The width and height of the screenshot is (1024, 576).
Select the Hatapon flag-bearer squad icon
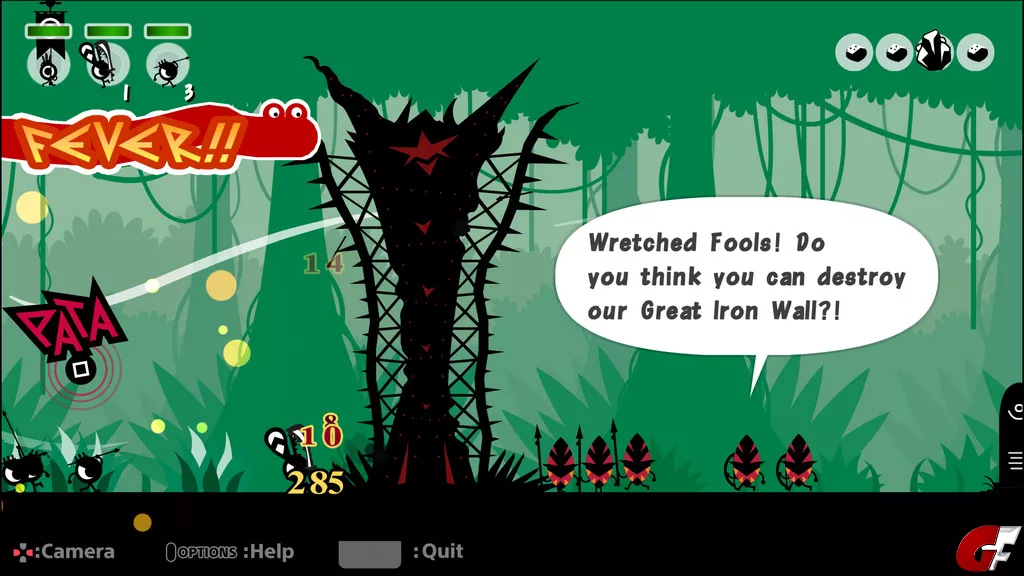(x=48, y=63)
